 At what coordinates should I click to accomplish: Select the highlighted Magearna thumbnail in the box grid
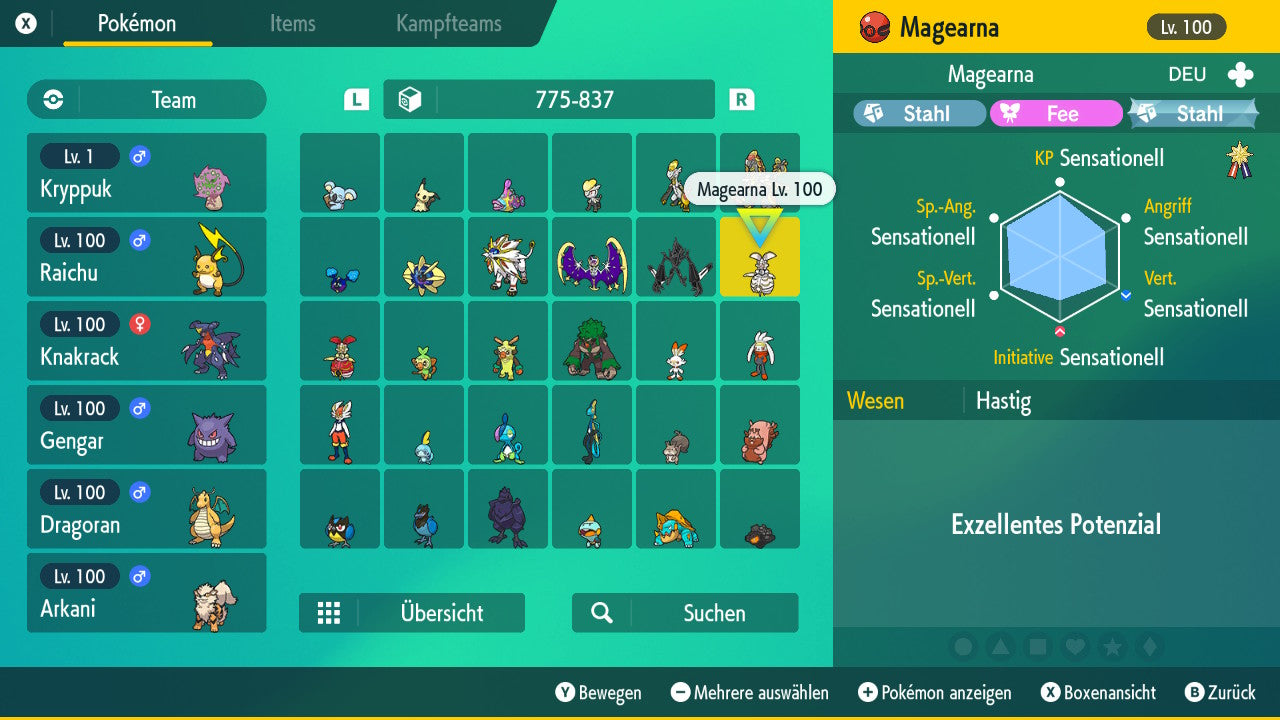[x=760, y=258]
